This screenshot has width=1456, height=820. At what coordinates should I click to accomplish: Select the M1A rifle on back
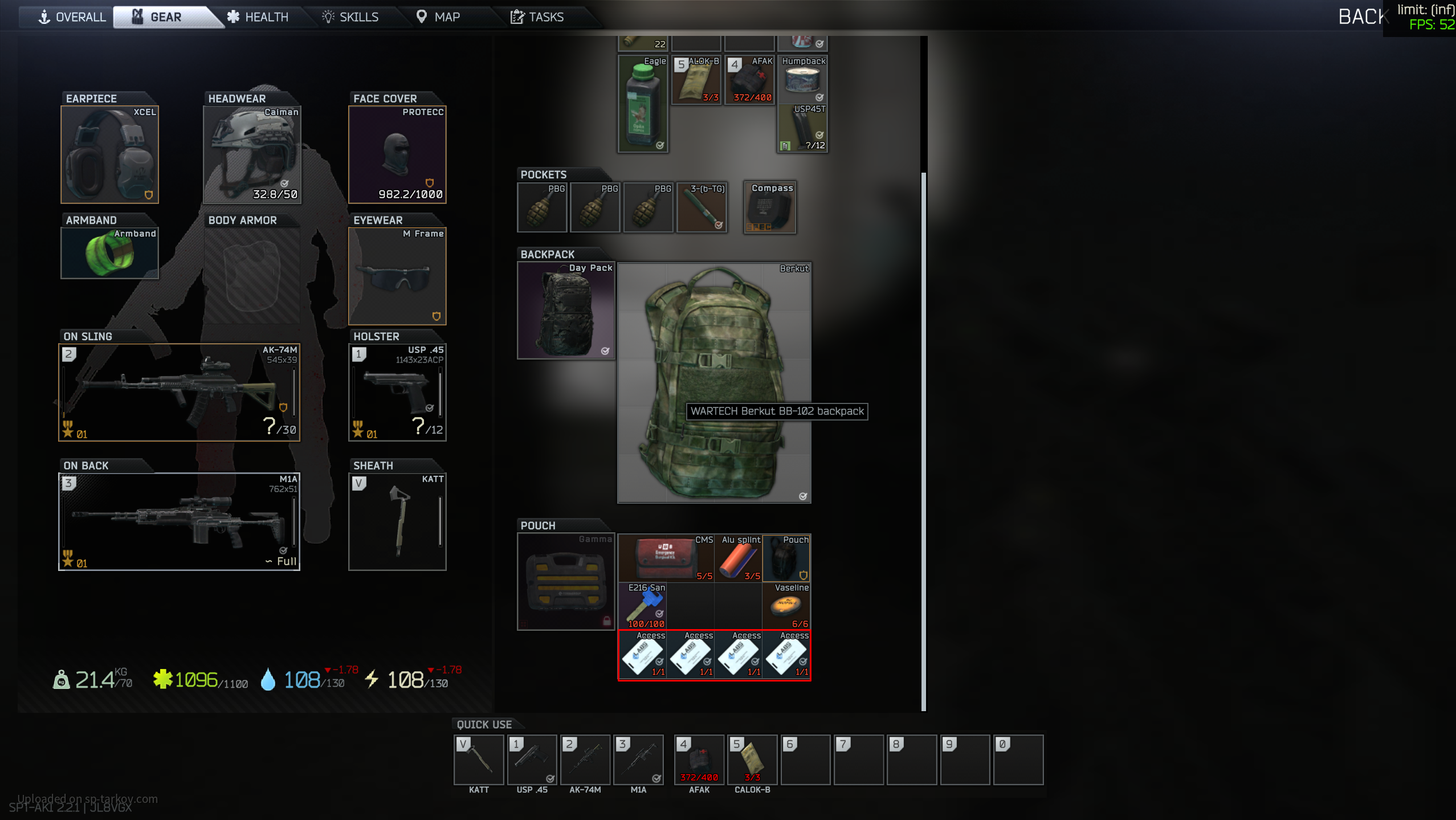(179, 521)
